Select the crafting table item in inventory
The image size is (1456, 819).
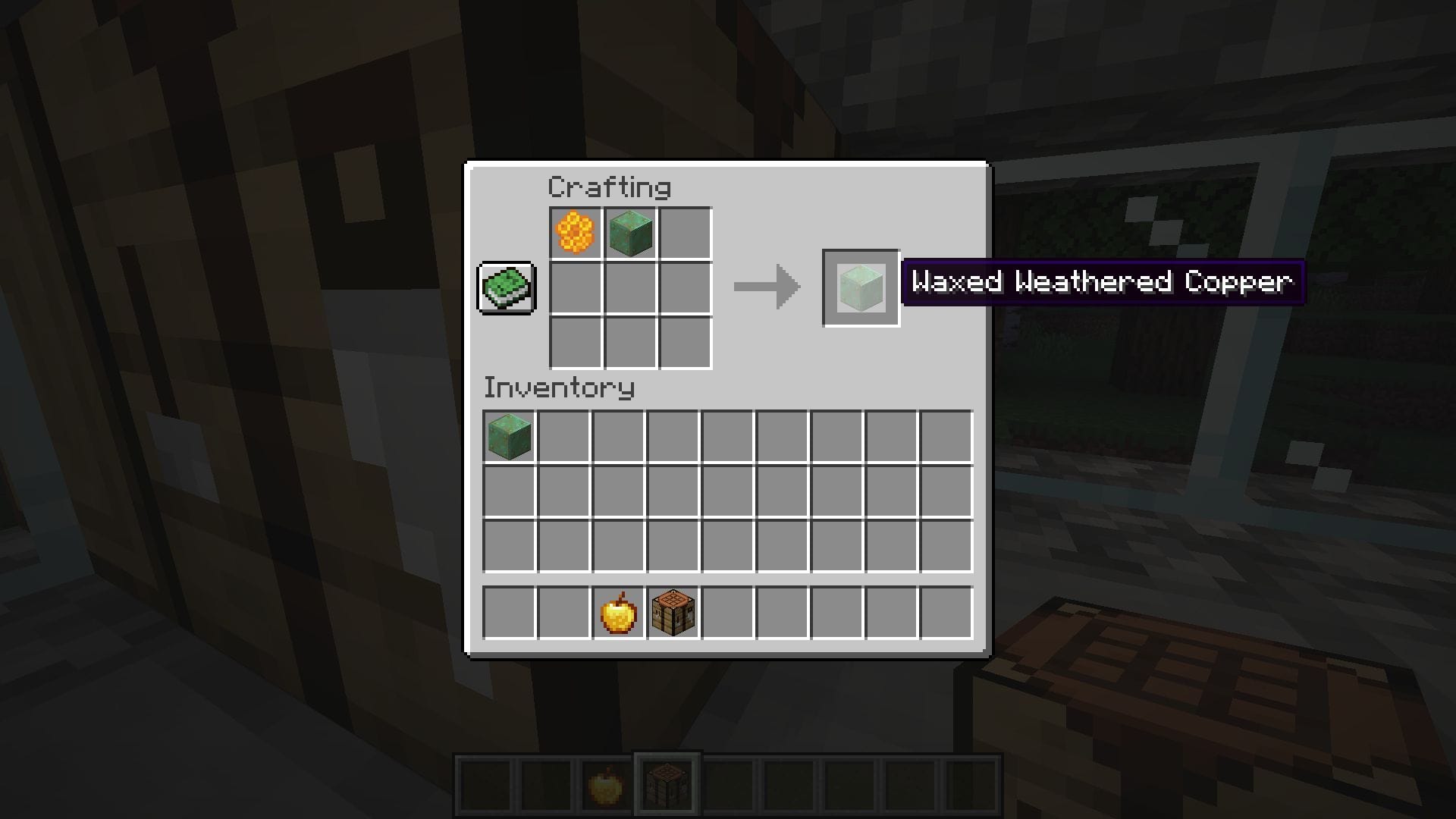673,612
